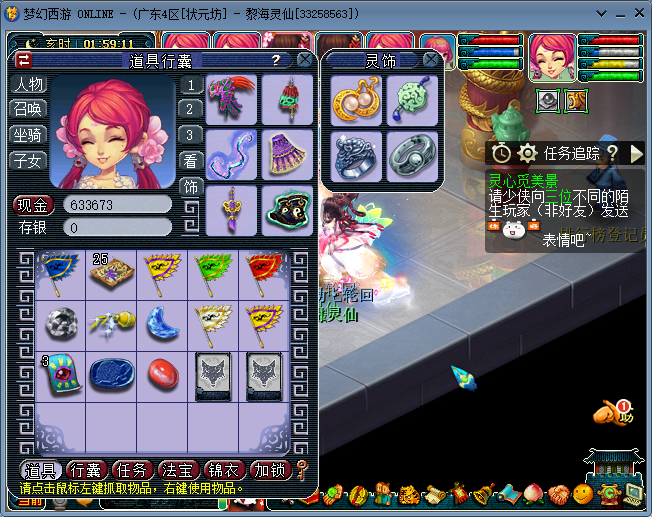Close the game window
652x517 pixels.
635,12
